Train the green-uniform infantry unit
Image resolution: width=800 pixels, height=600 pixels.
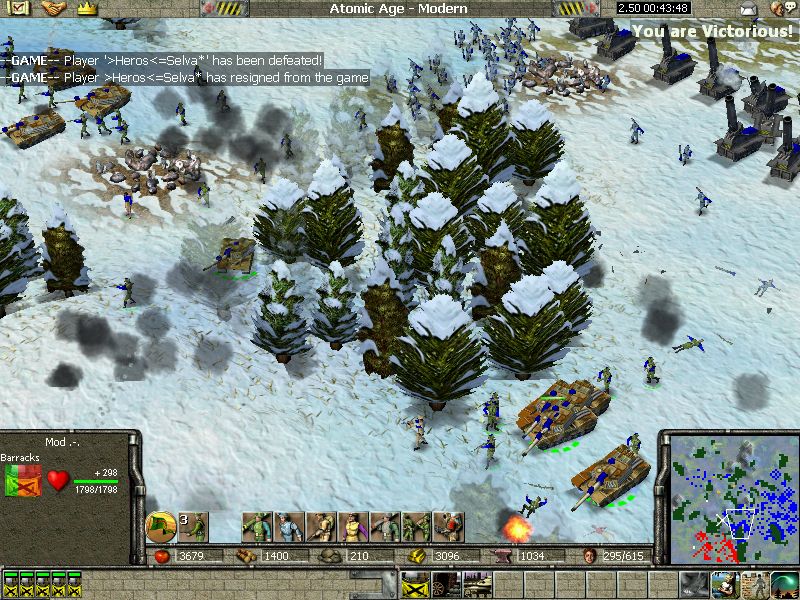pyautogui.click(x=257, y=527)
